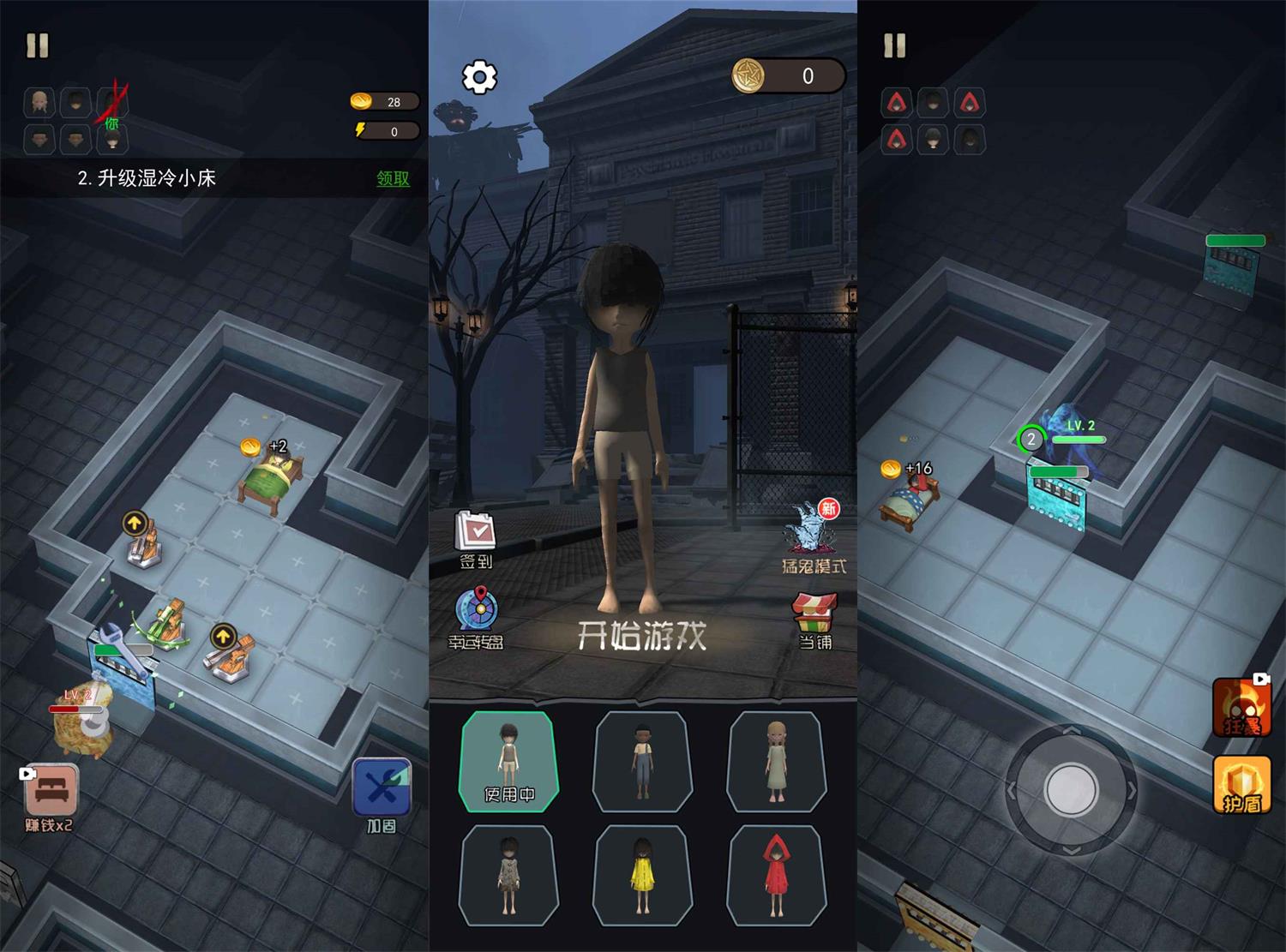1286x952 pixels.
Task: Select the currently equipped 使用中 character
Action: pos(508,761)
